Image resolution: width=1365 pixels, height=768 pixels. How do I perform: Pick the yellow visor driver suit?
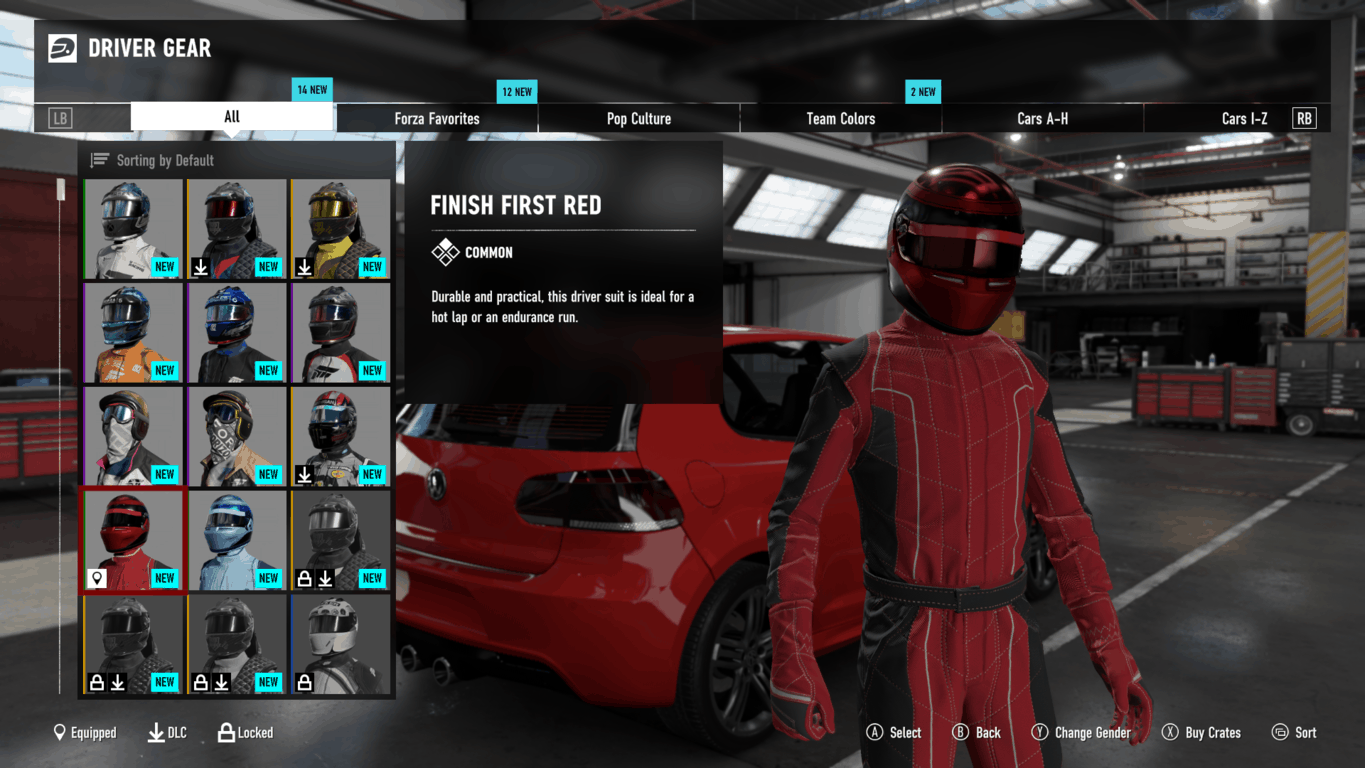click(x=341, y=229)
